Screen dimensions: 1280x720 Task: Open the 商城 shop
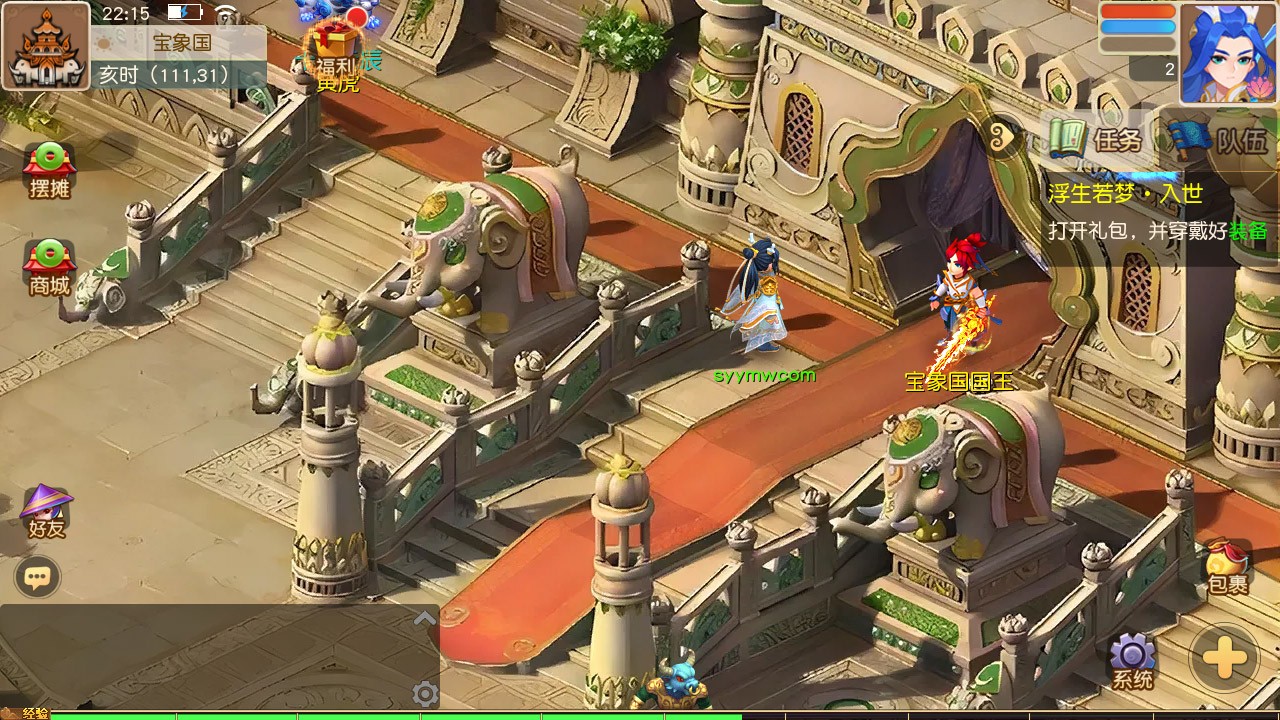49,267
